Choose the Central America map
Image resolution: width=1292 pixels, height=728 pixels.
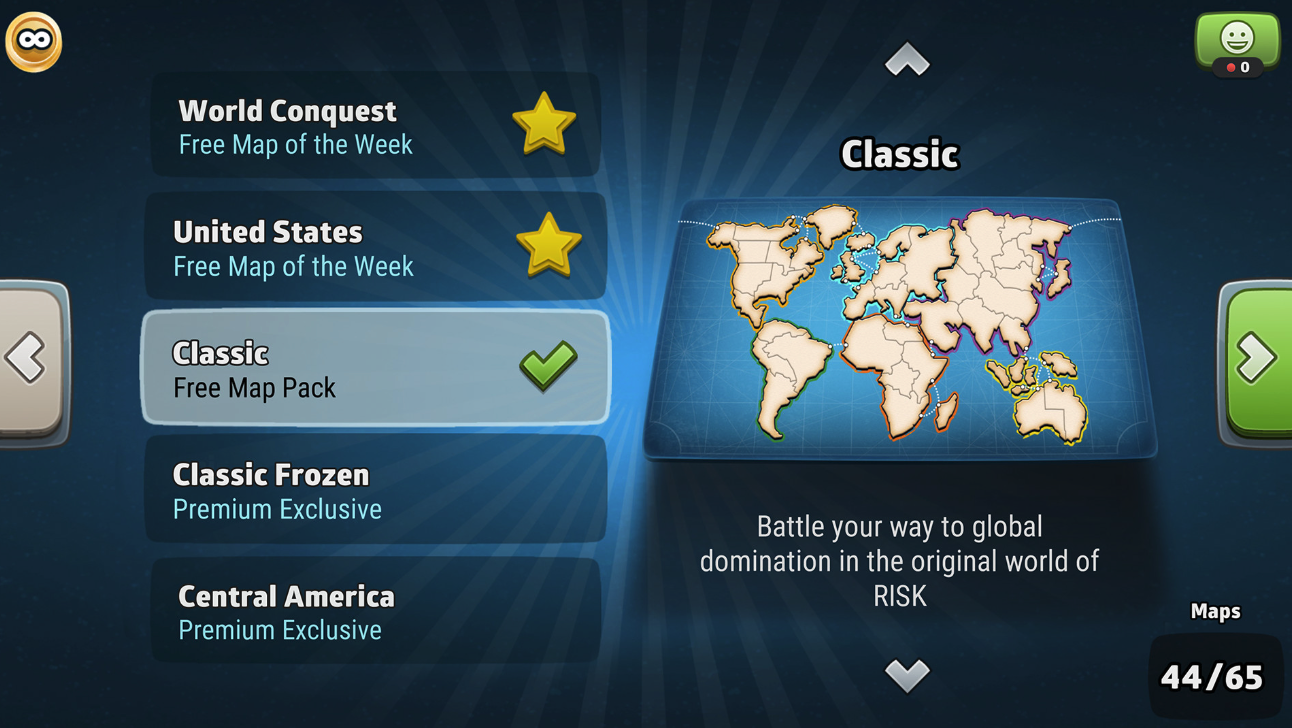point(375,611)
